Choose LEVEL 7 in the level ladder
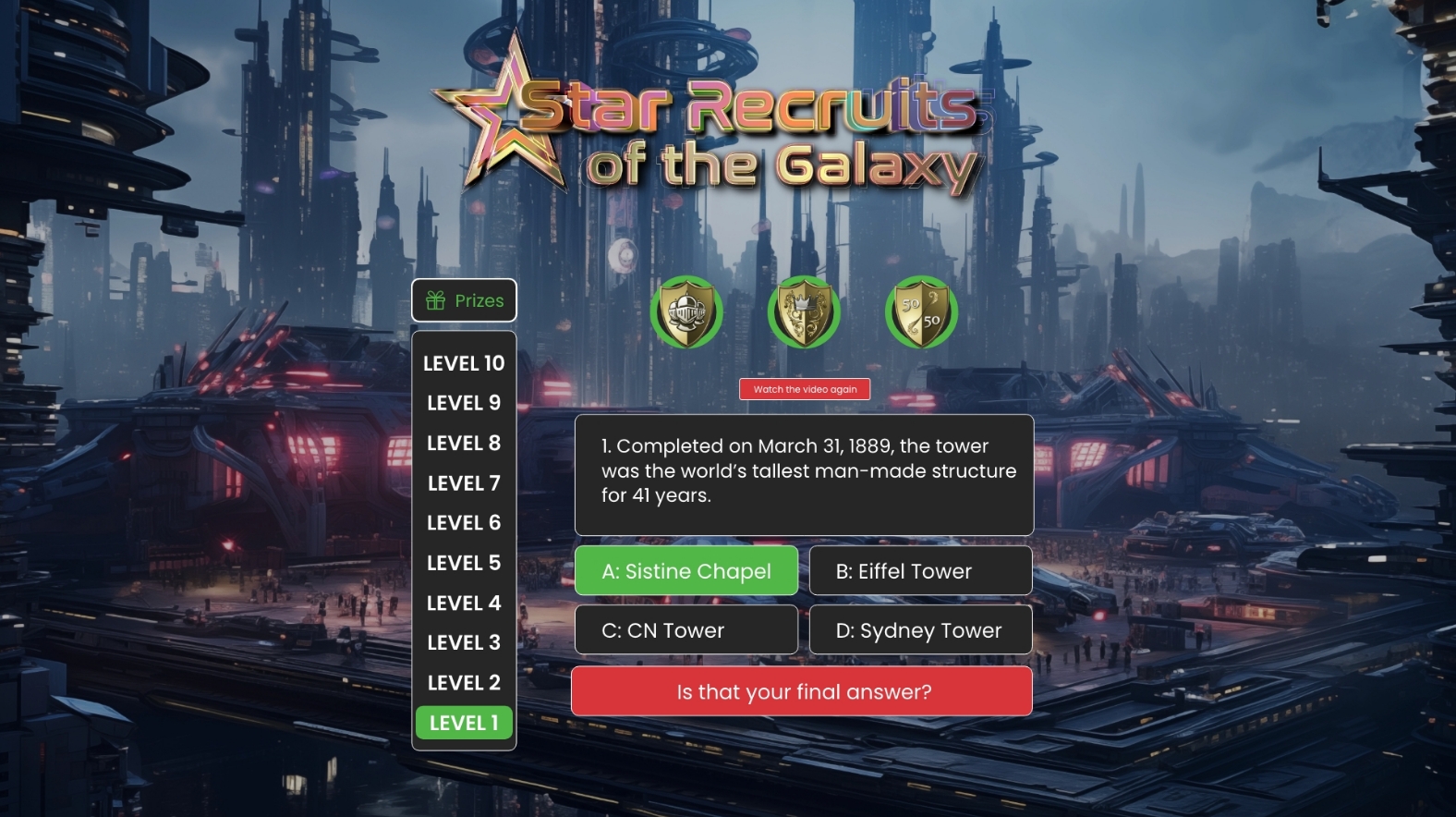 (x=464, y=483)
